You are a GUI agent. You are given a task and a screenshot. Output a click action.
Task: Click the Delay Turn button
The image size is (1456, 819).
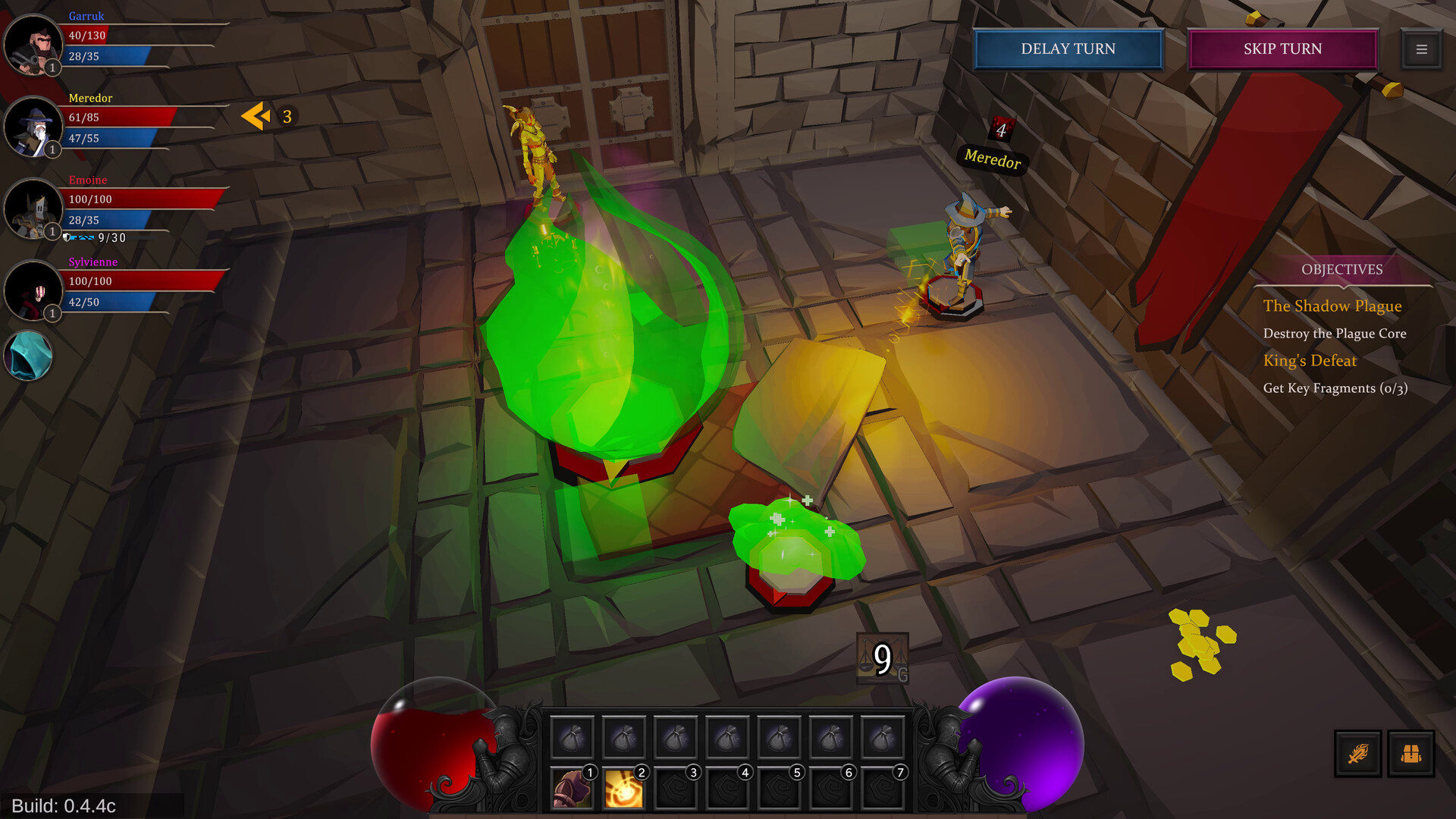(x=1068, y=49)
